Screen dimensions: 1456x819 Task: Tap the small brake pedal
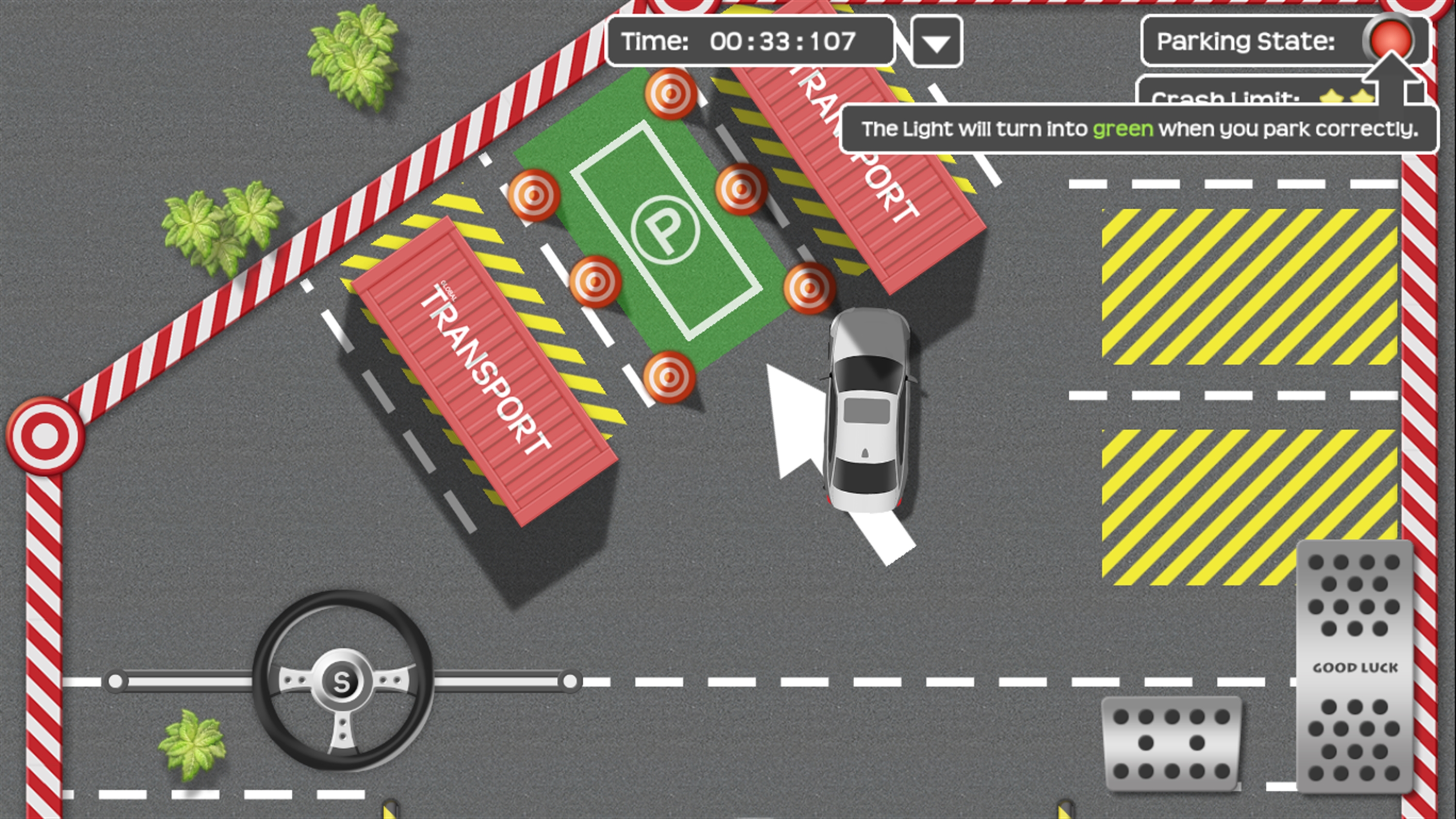pos(1171,743)
